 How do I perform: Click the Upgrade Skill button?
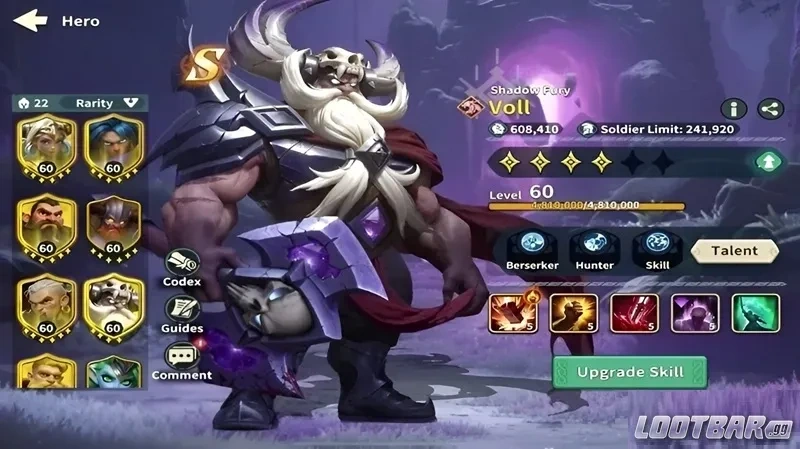click(x=629, y=372)
